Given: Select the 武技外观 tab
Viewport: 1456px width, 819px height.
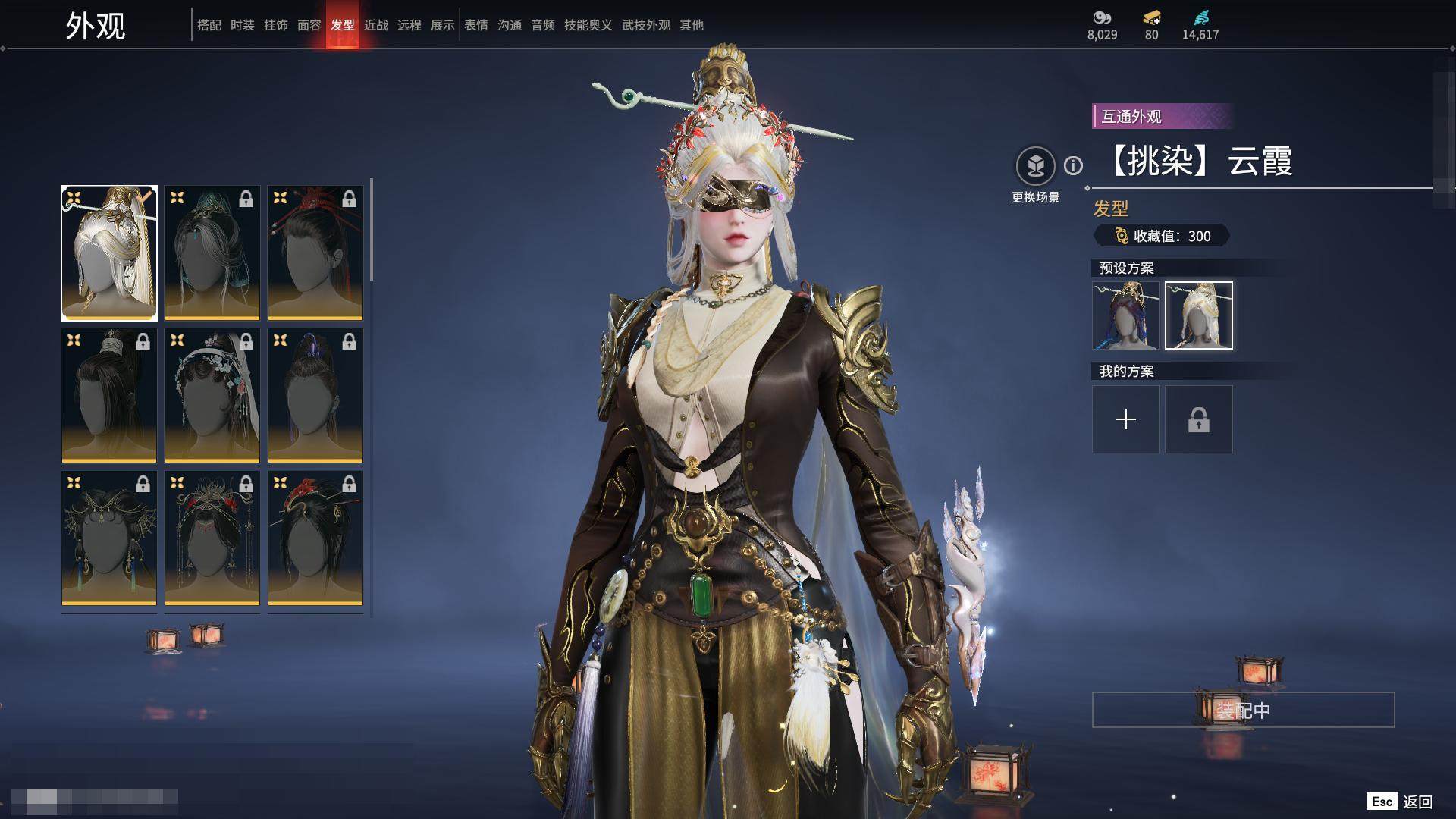Looking at the screenshot, I should [645, 25].
